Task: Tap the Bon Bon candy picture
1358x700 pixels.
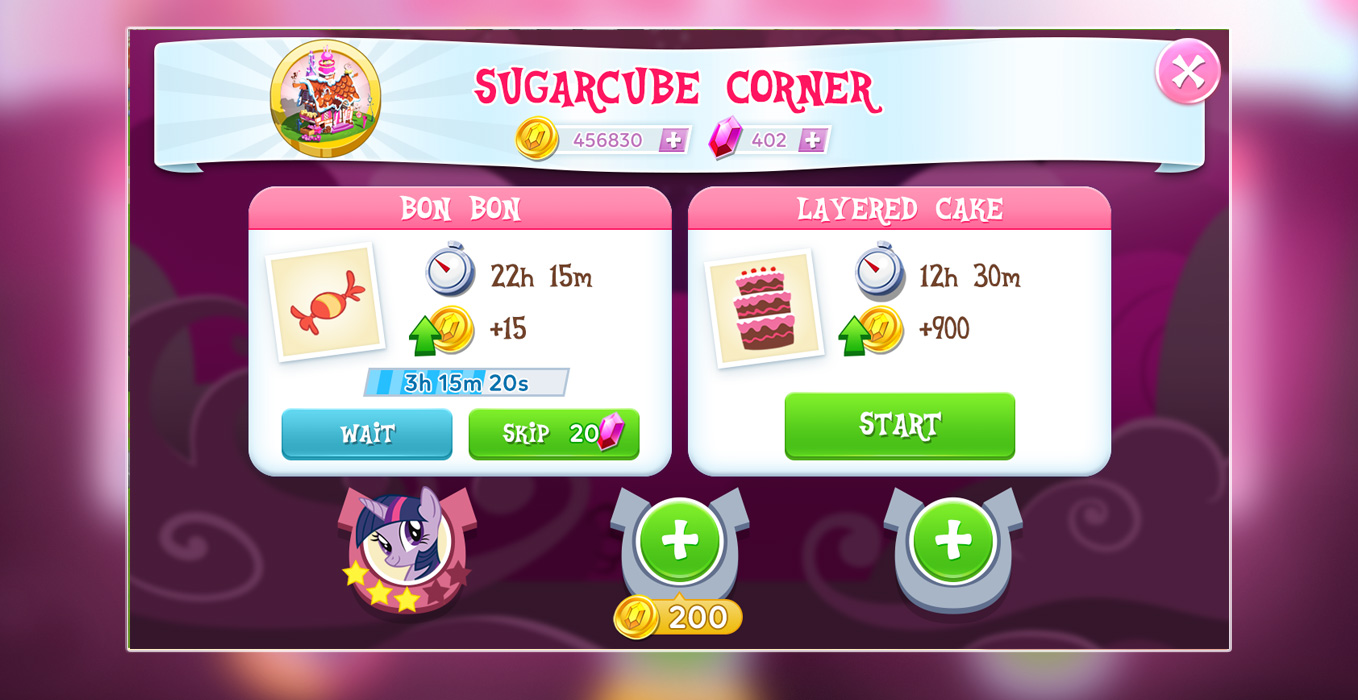Action: pos(326,302)
